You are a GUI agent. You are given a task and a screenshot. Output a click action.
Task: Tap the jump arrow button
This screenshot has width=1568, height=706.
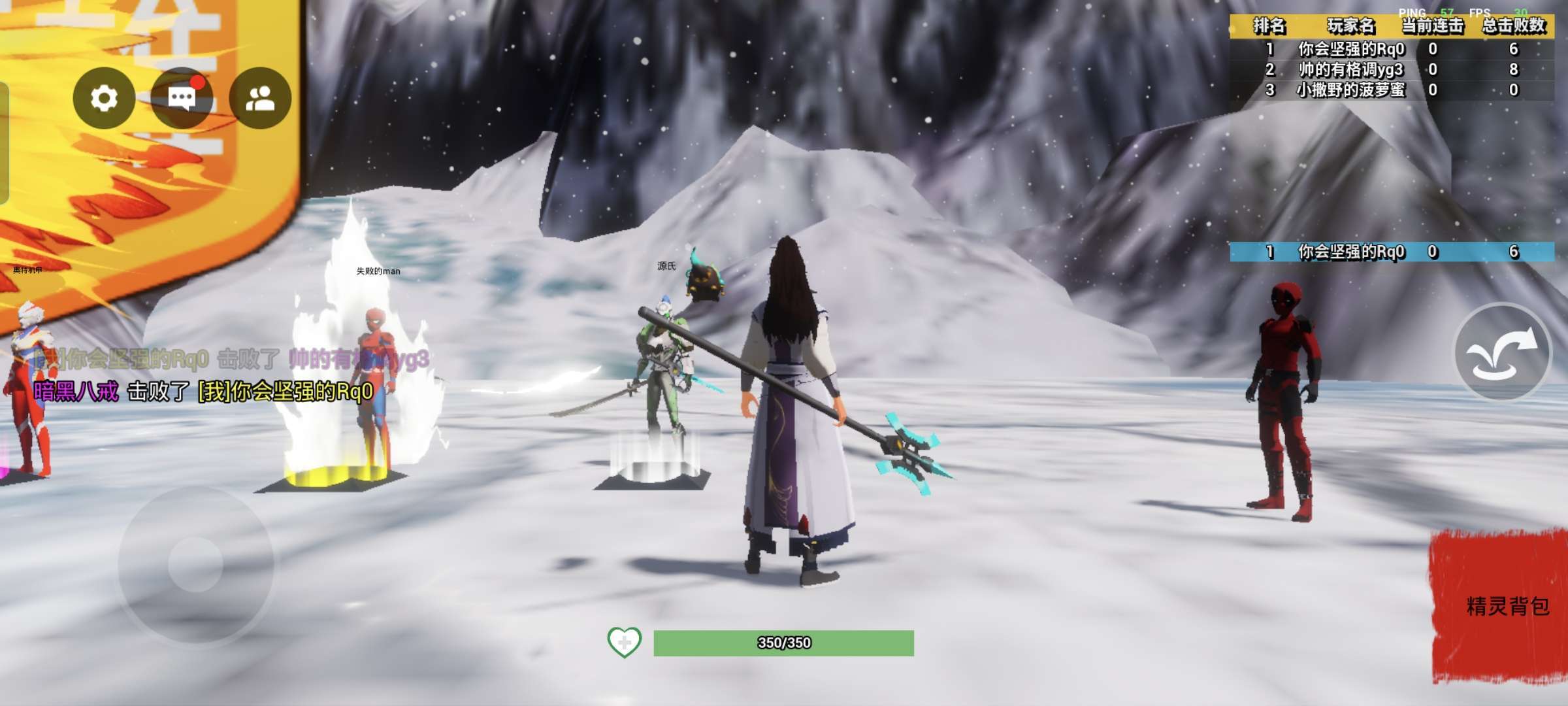pyautogui.click(x=1501, y=353)
